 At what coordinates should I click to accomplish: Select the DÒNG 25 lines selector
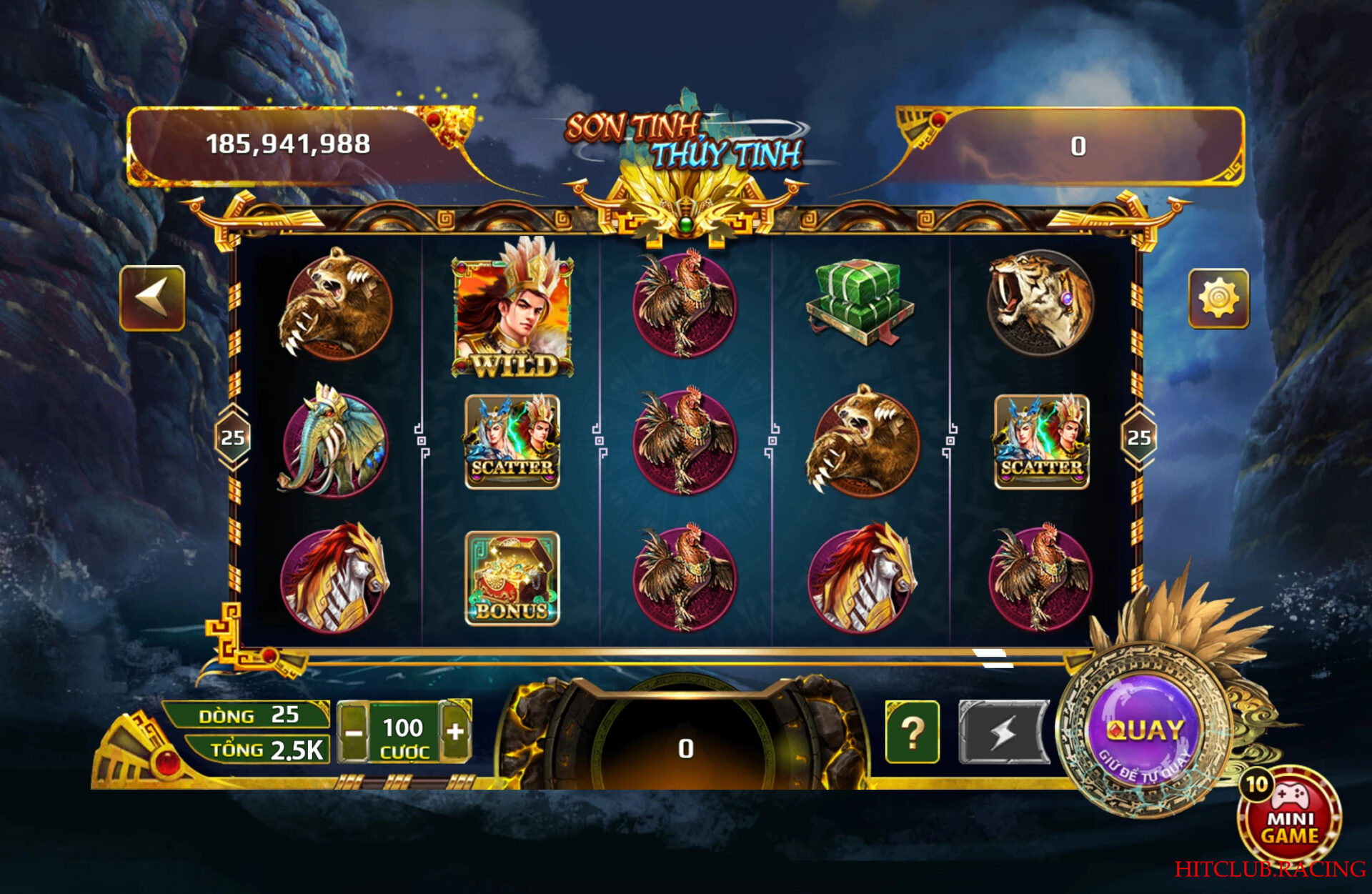click(248, 715)
